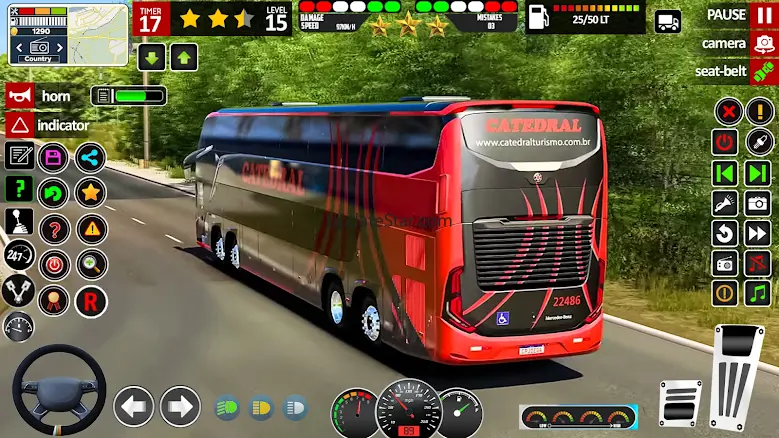Apply the brake pedal
This screenshot has height=438, width=779.
pos(681,403)
